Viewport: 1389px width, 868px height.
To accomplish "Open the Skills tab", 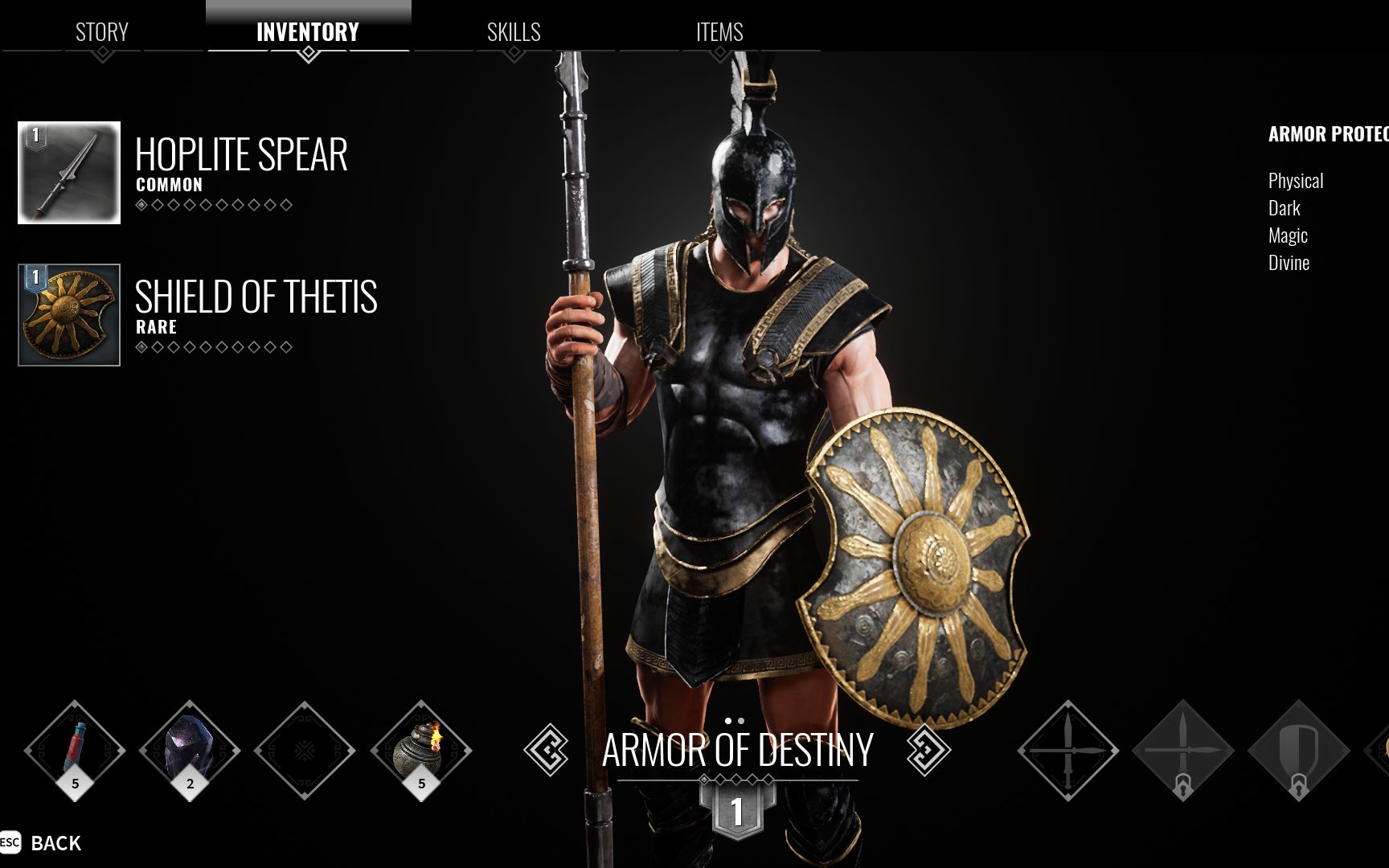I will click(514, 32).
